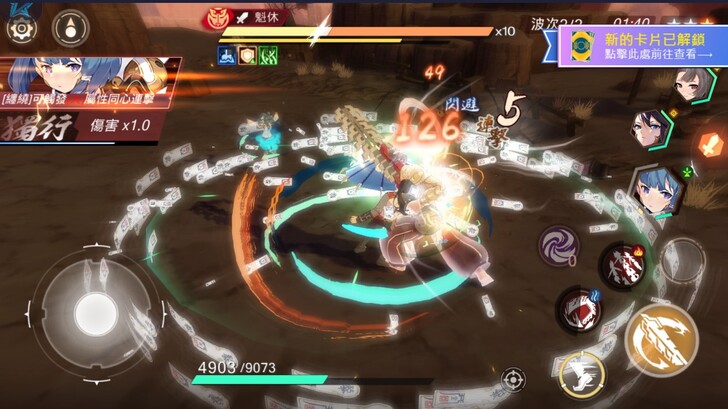Trigger the red mask skill
The image size is (728, 409).
pyautogui.click(x=578, y=309)
